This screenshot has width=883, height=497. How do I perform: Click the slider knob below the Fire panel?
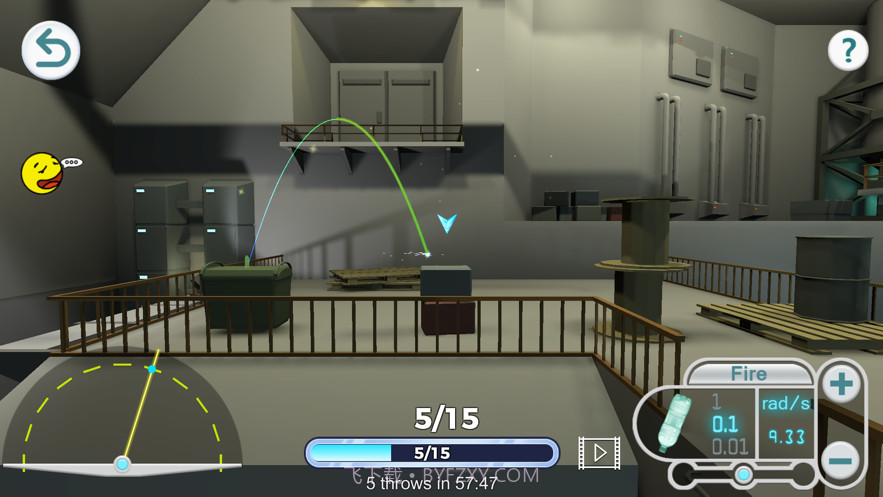[743, 474]
